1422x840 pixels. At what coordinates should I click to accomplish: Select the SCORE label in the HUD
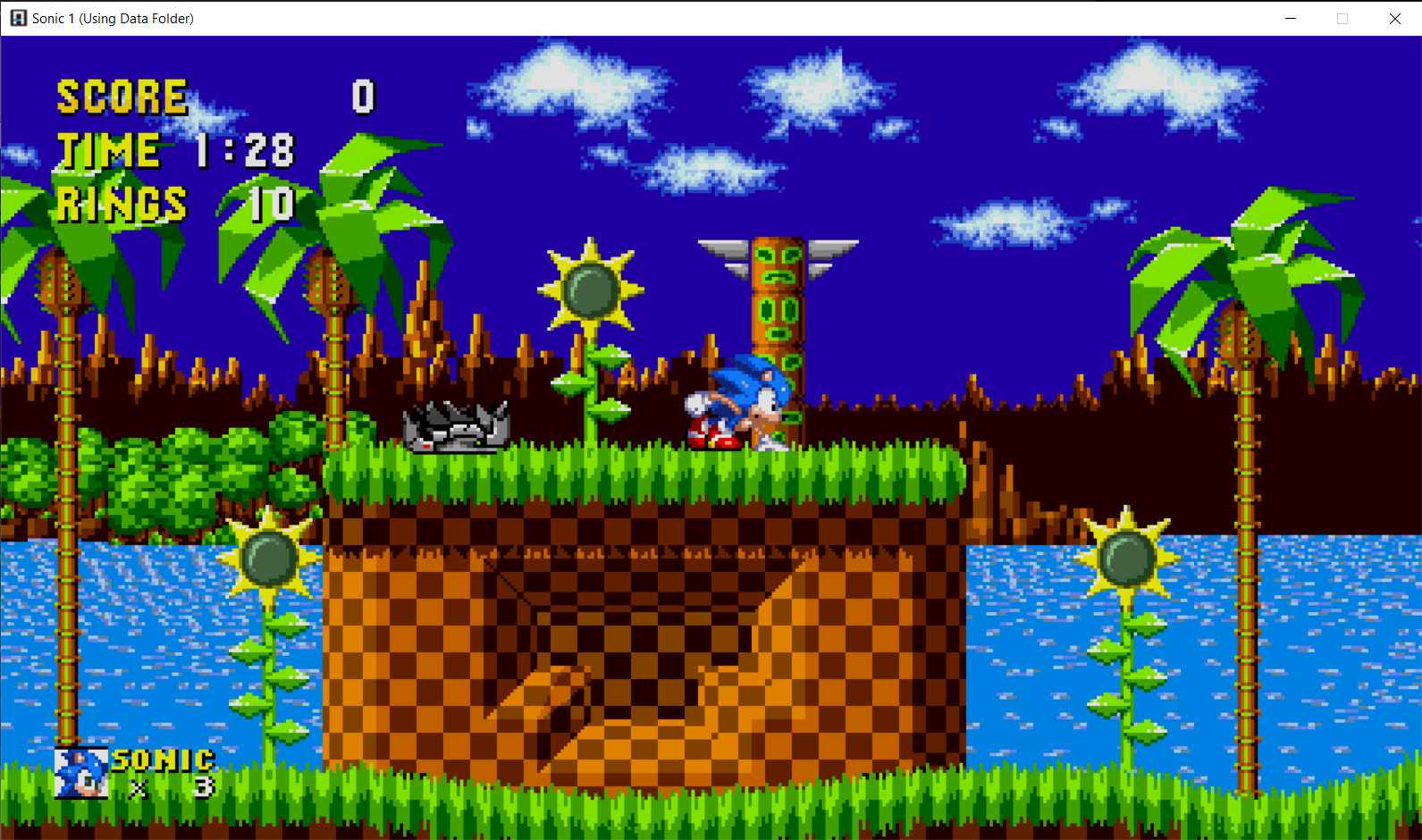[121, 96]
